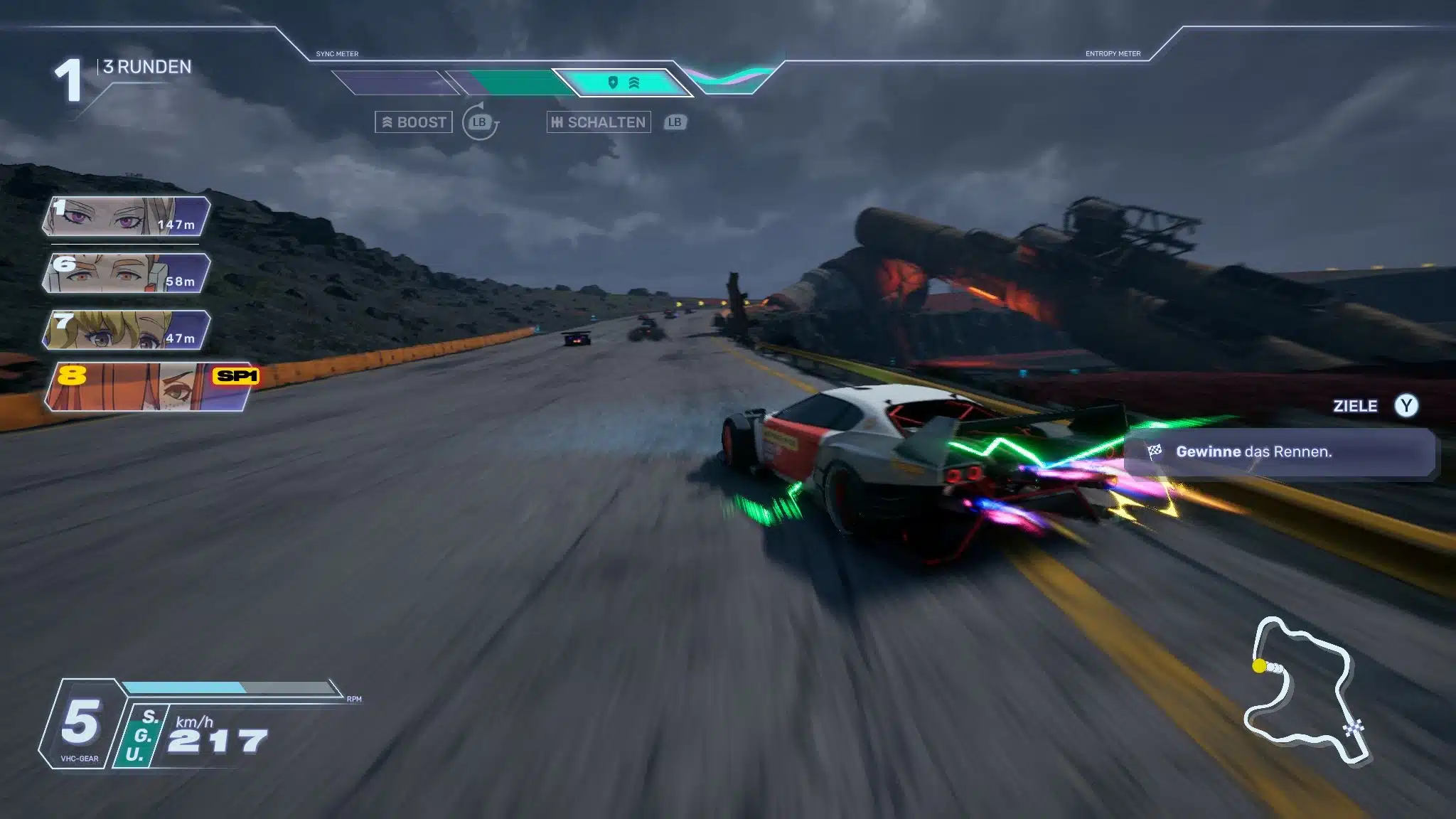Select the first-place racer portrait row
Image resolution: width=1456 pixels, height=819 pixels.
[x=127, y=217]
